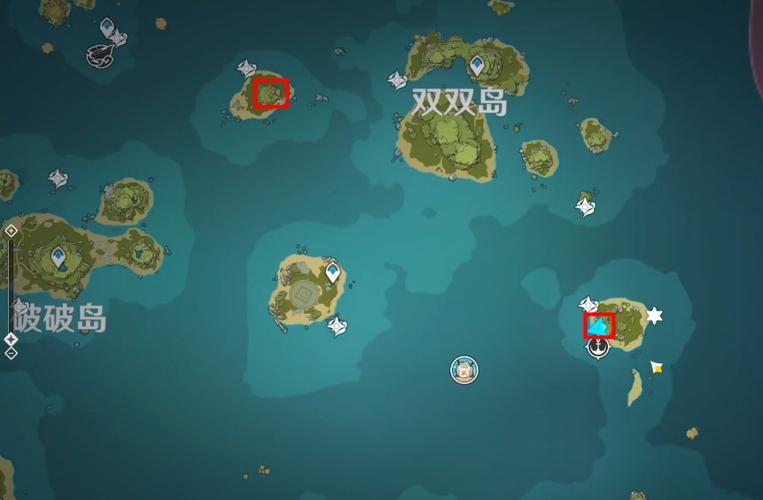
Task: Click the yellow quest marker
Action: tap(656, 368)
